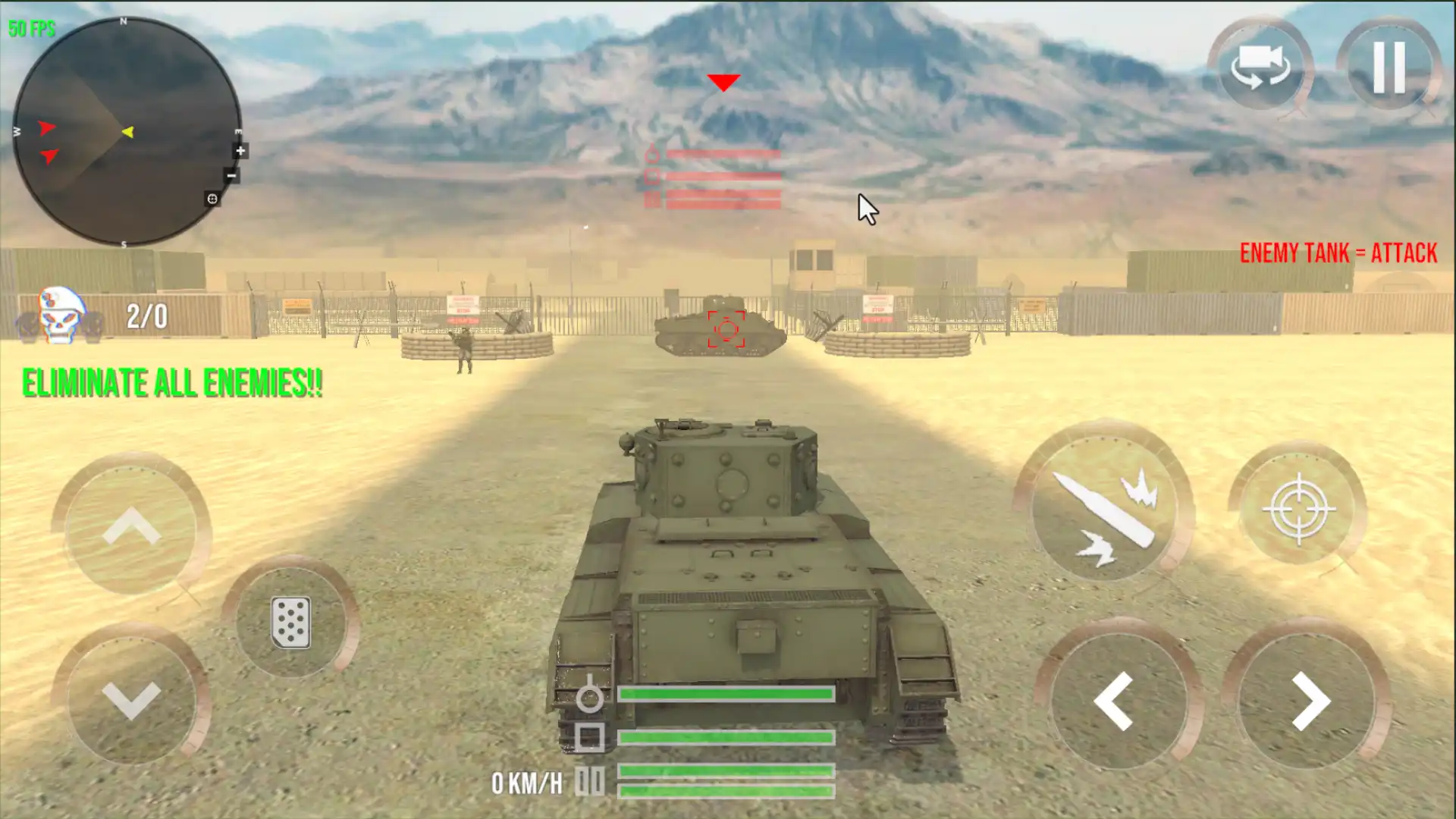This screenshot has width=1456, height=819.
Task: Zoom in the minimap with the plus button
Action: tap(240, 151)
